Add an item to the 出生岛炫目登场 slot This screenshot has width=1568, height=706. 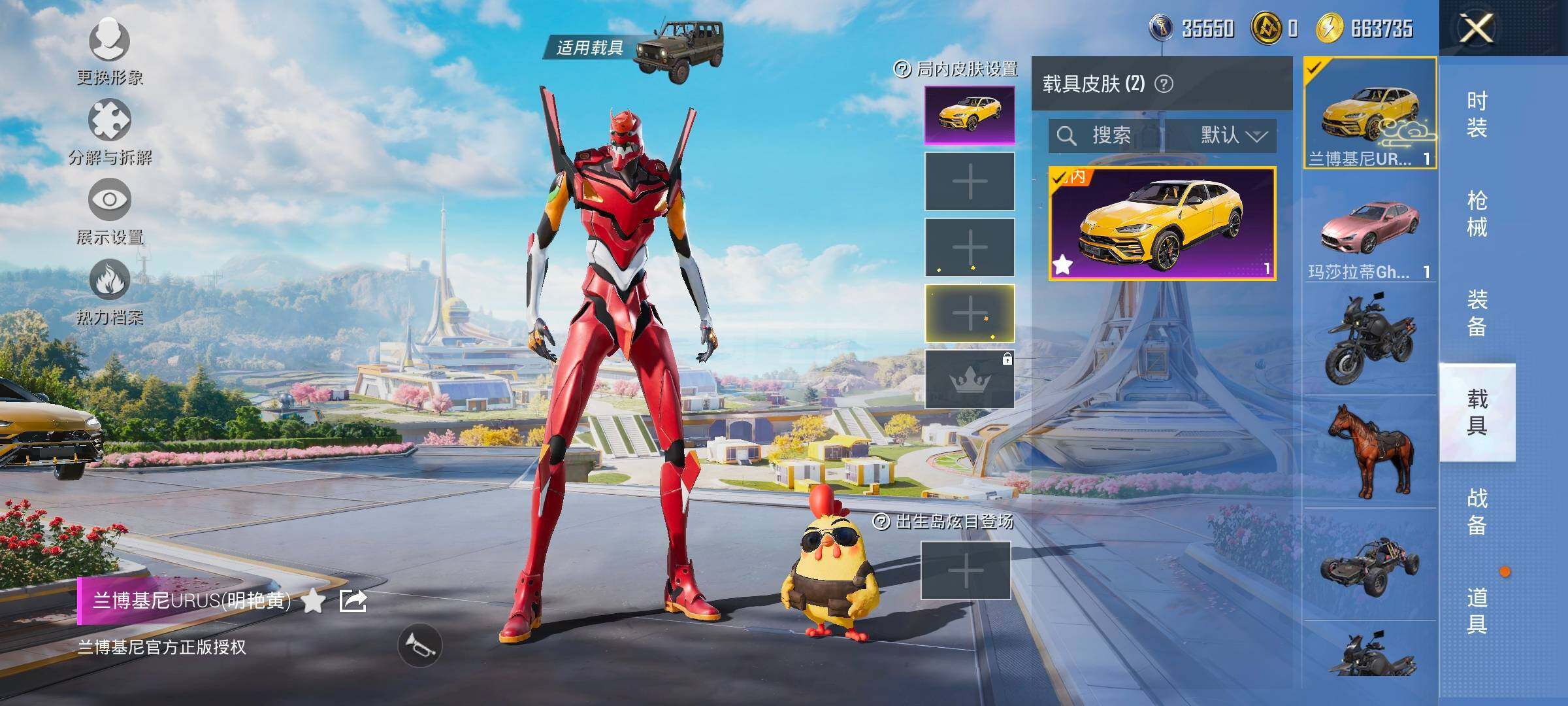click(x=966, y=570)
